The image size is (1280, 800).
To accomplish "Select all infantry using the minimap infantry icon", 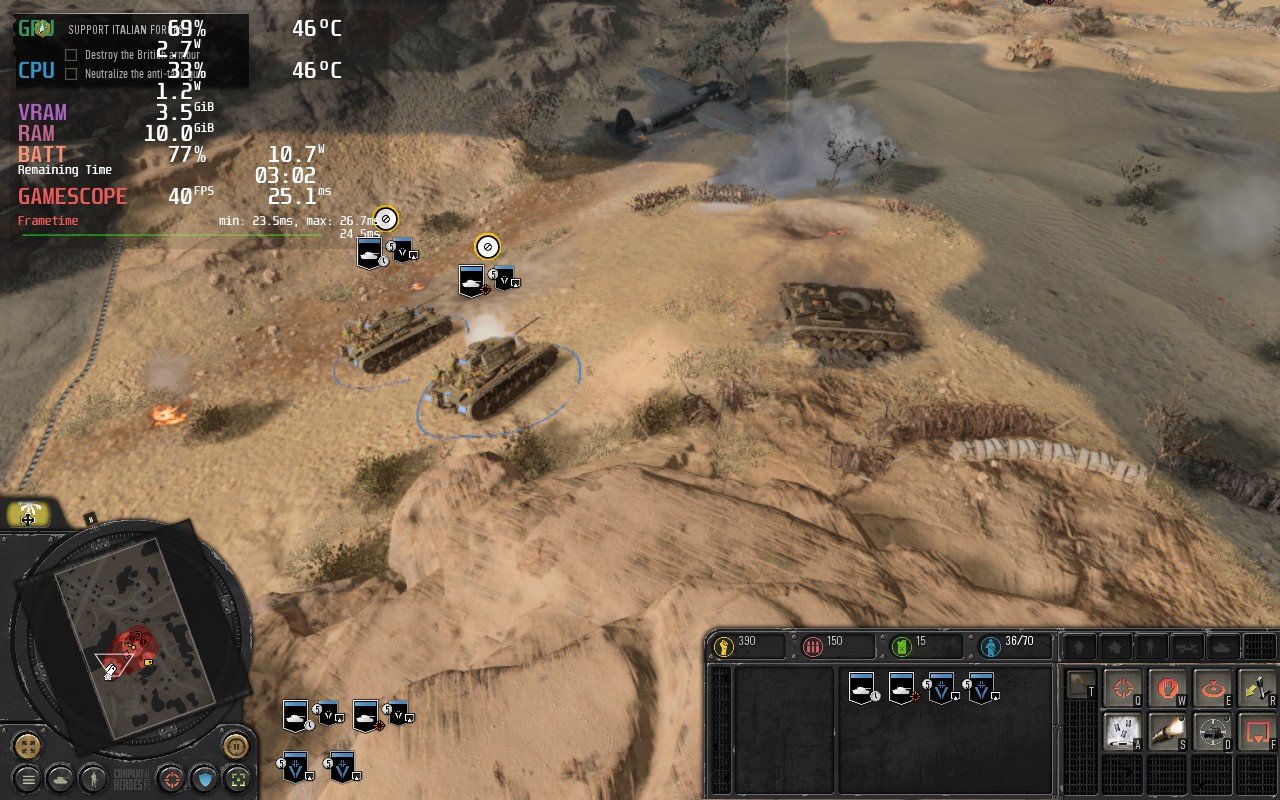I will point(93,779).
